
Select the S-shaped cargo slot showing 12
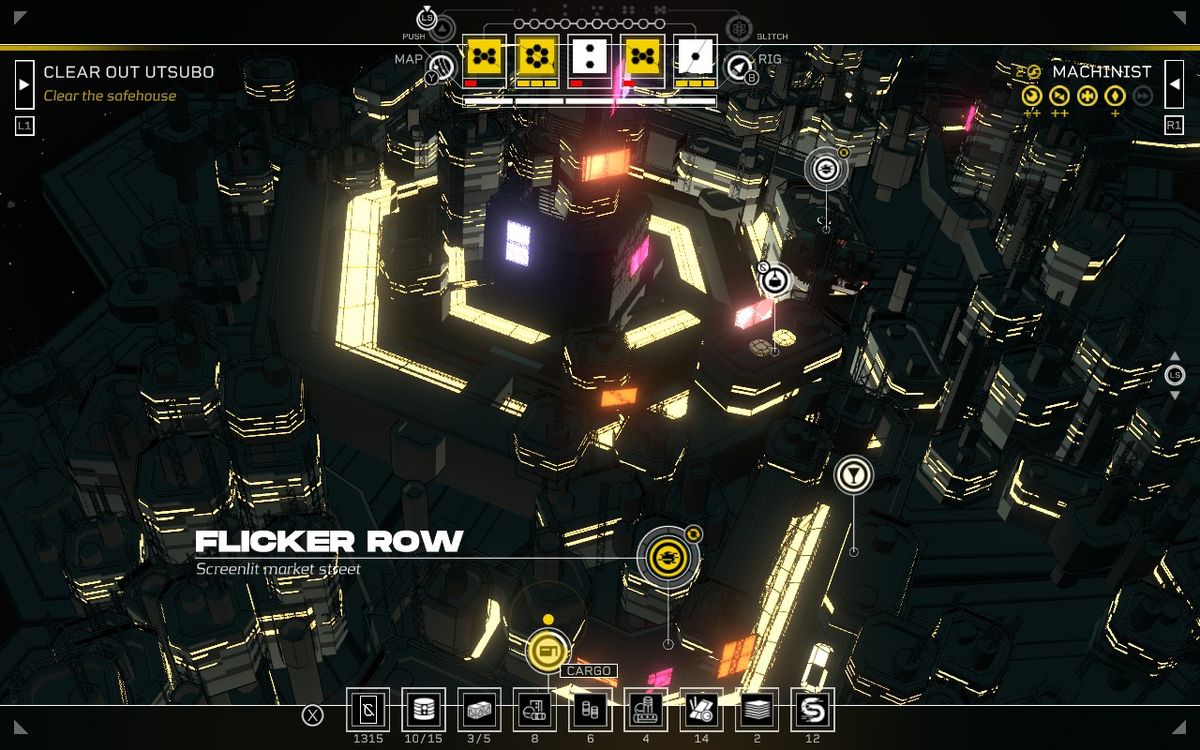[812, 709]
